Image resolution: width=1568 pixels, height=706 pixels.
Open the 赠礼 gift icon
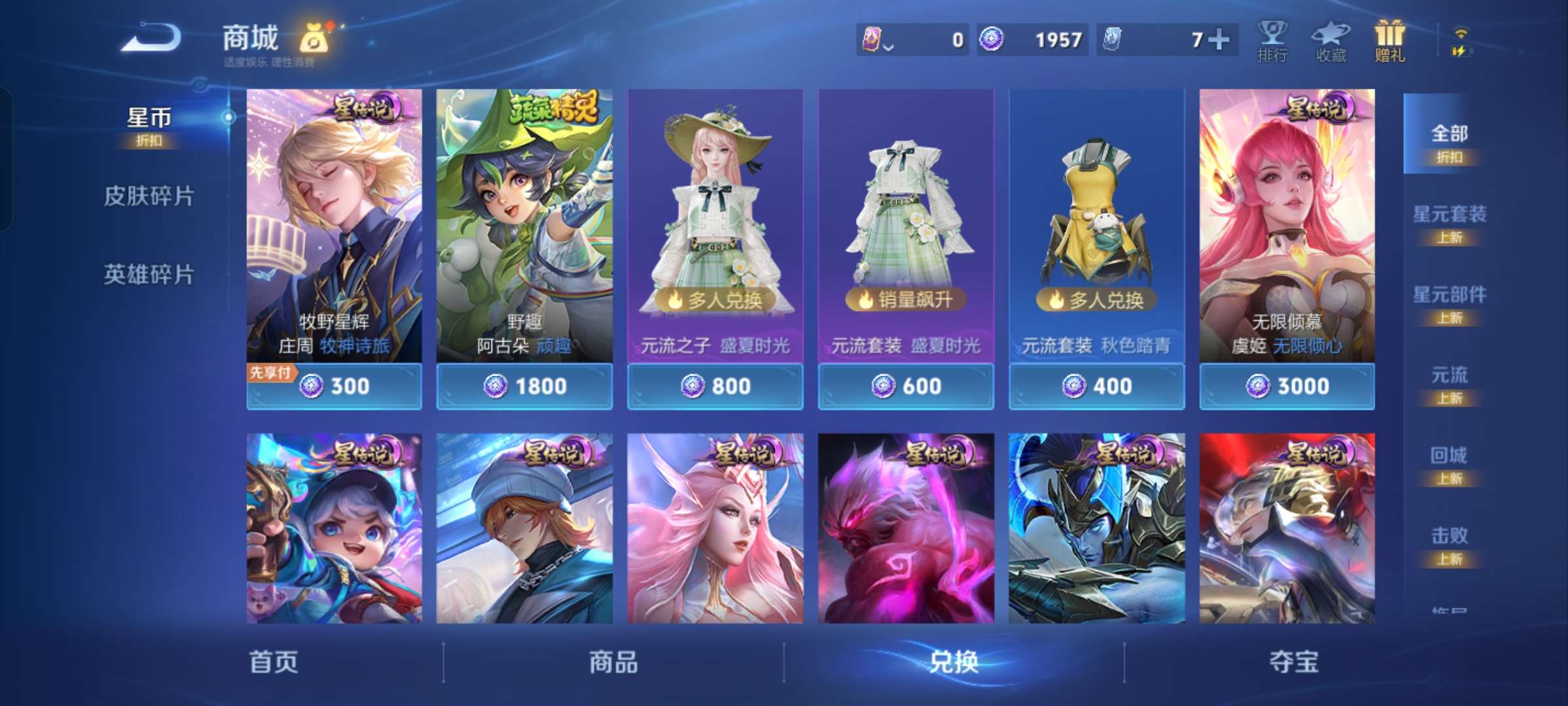coord(1390,41)
